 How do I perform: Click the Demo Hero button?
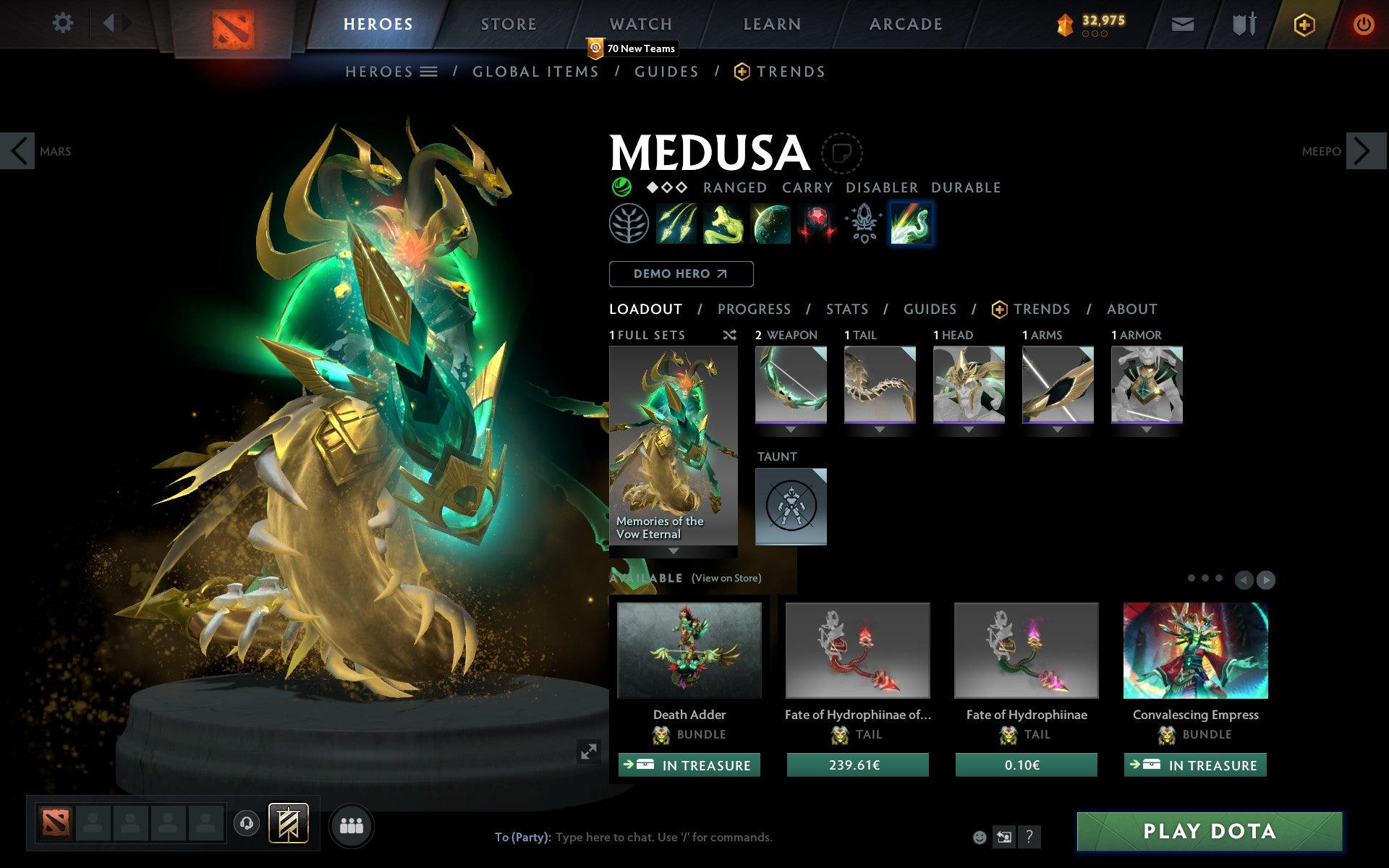click(681, 274)
